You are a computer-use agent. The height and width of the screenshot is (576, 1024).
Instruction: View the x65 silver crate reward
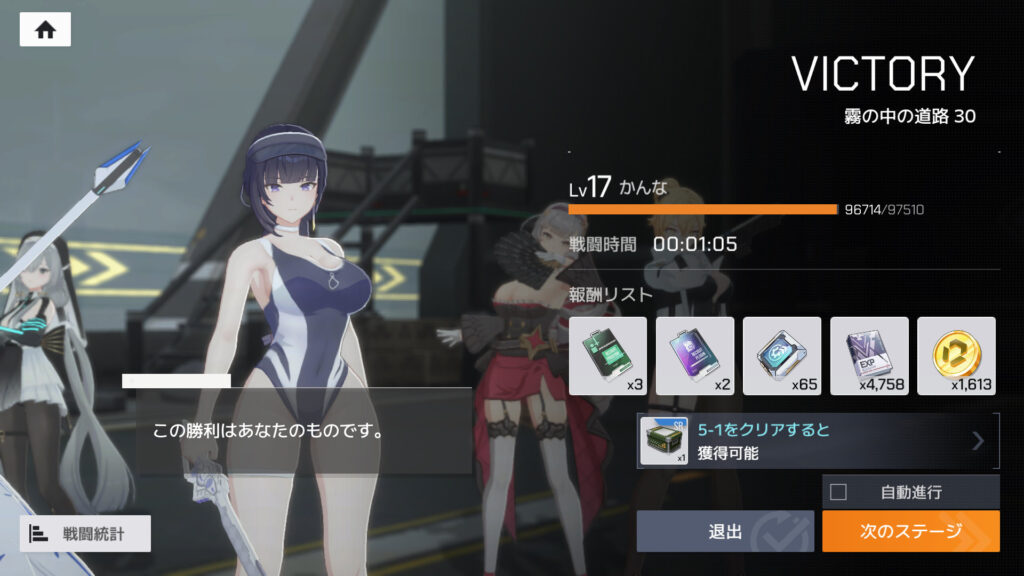coord(782,355)
